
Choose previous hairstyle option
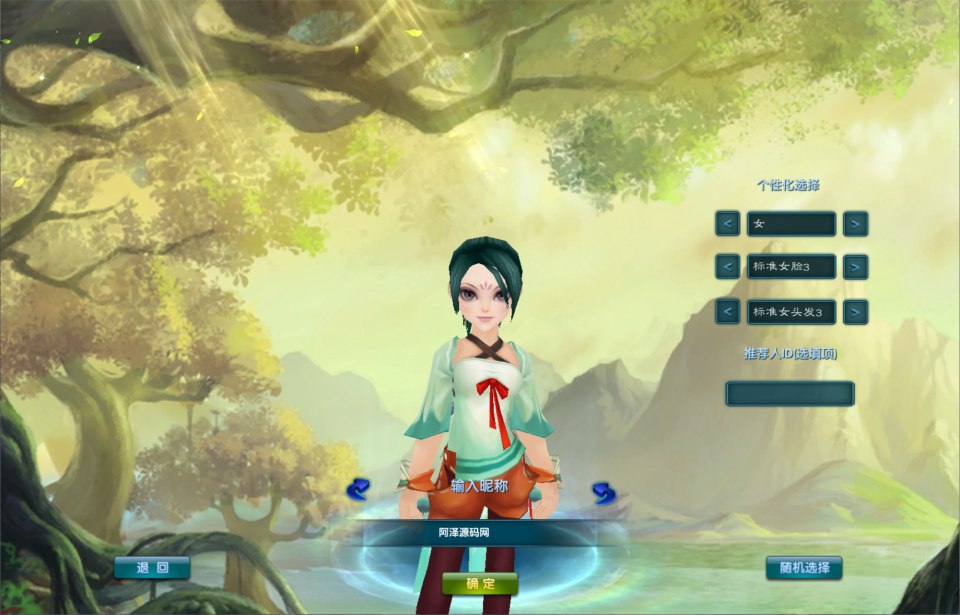pyautogui.click(x=728, y=312)
